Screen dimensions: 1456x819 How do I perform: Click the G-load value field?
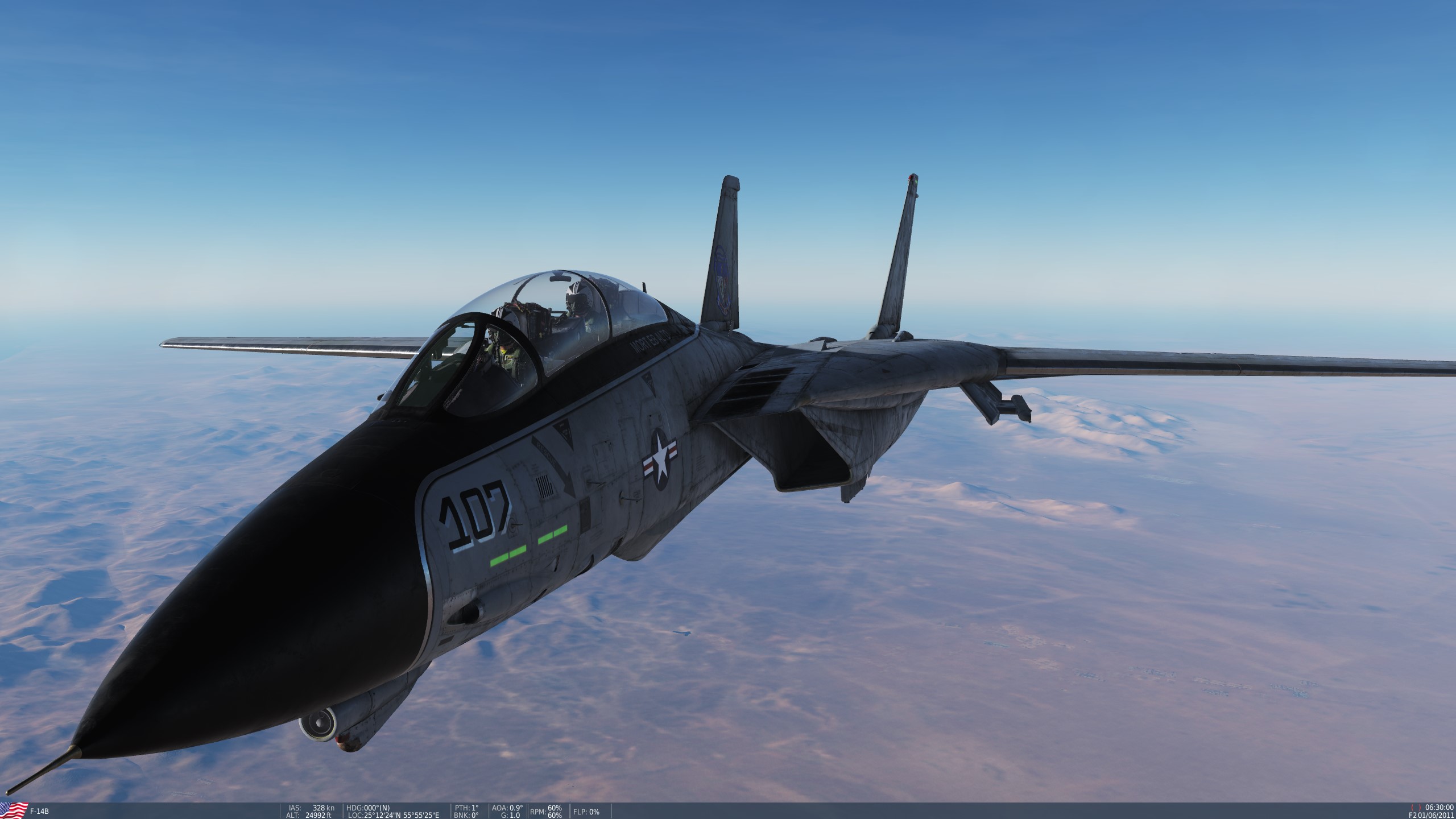(511, 814)
